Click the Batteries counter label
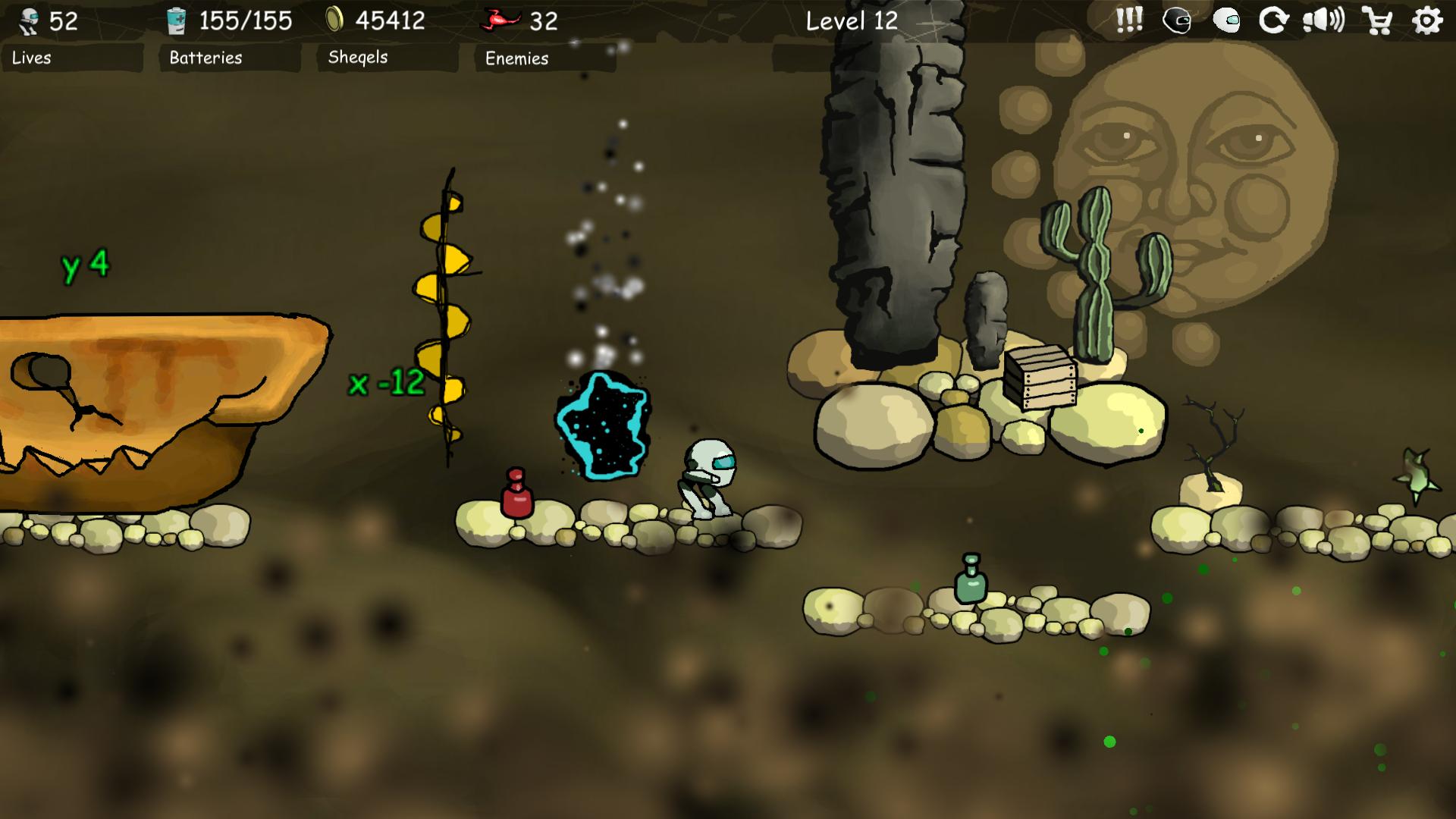Image resolution: width=1456 pixels, height=819 pixels. (205, 58)
